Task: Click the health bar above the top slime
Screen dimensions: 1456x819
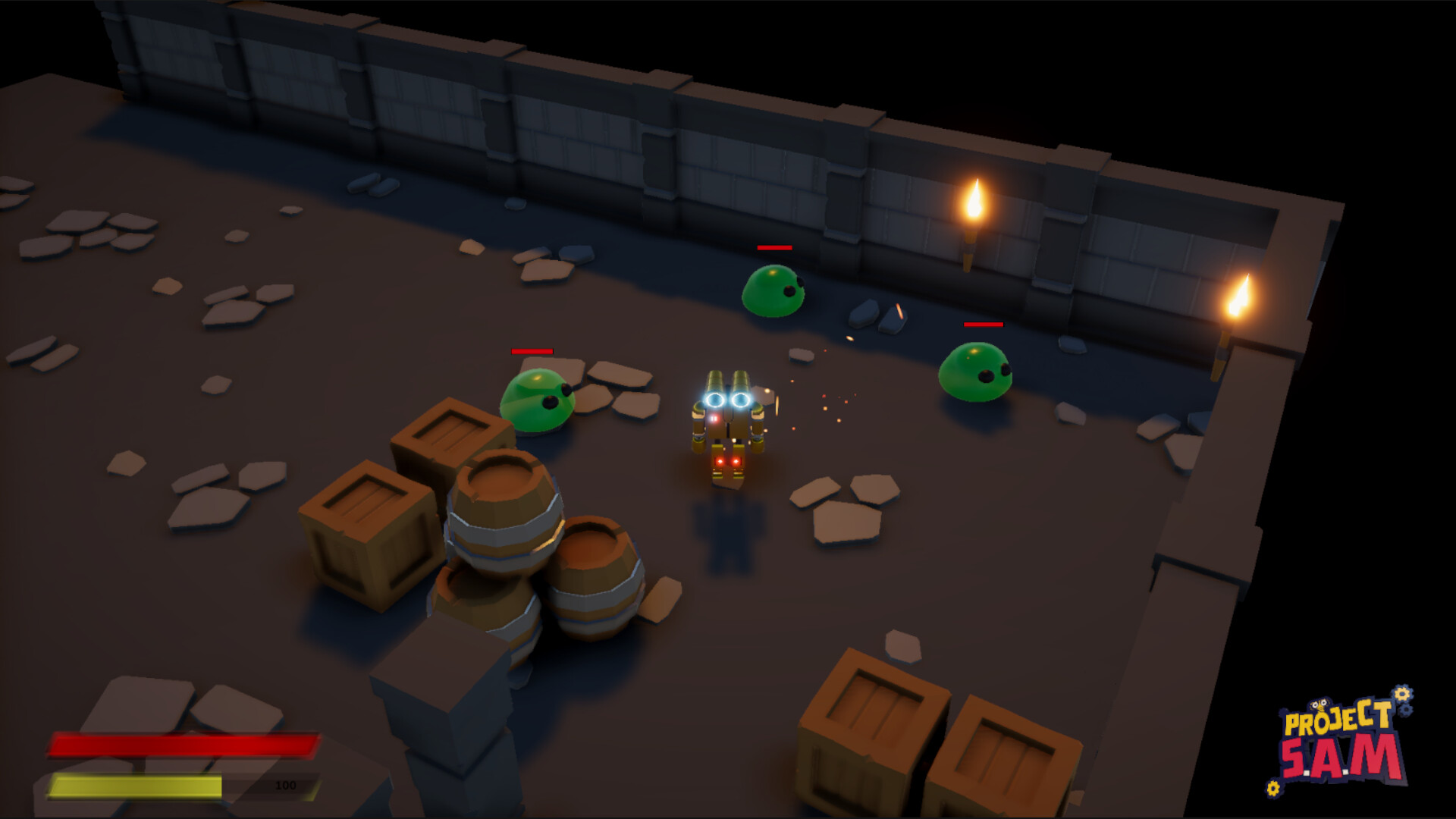Action: 774,248
